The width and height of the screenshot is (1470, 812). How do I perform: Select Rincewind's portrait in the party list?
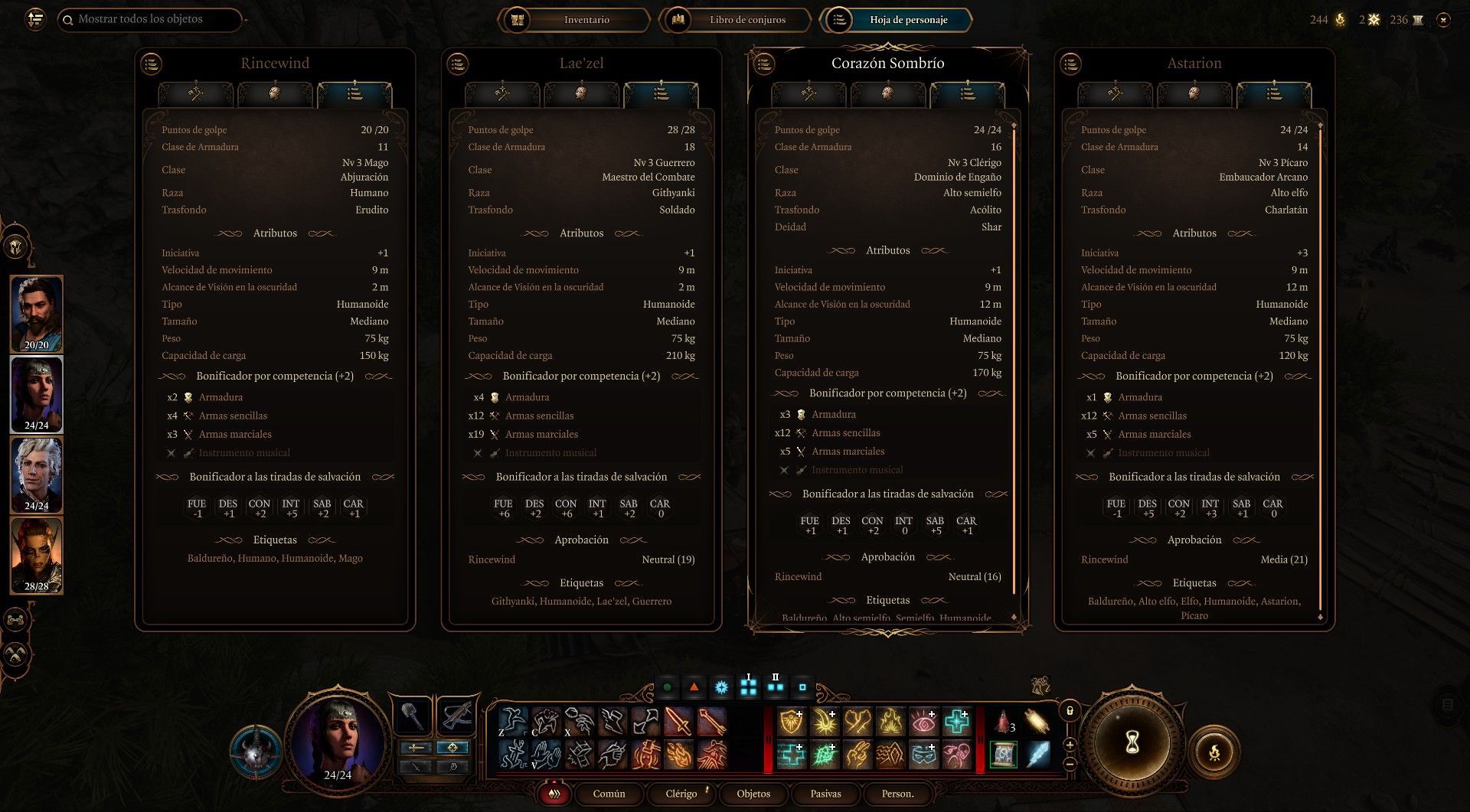click(36, 314)
